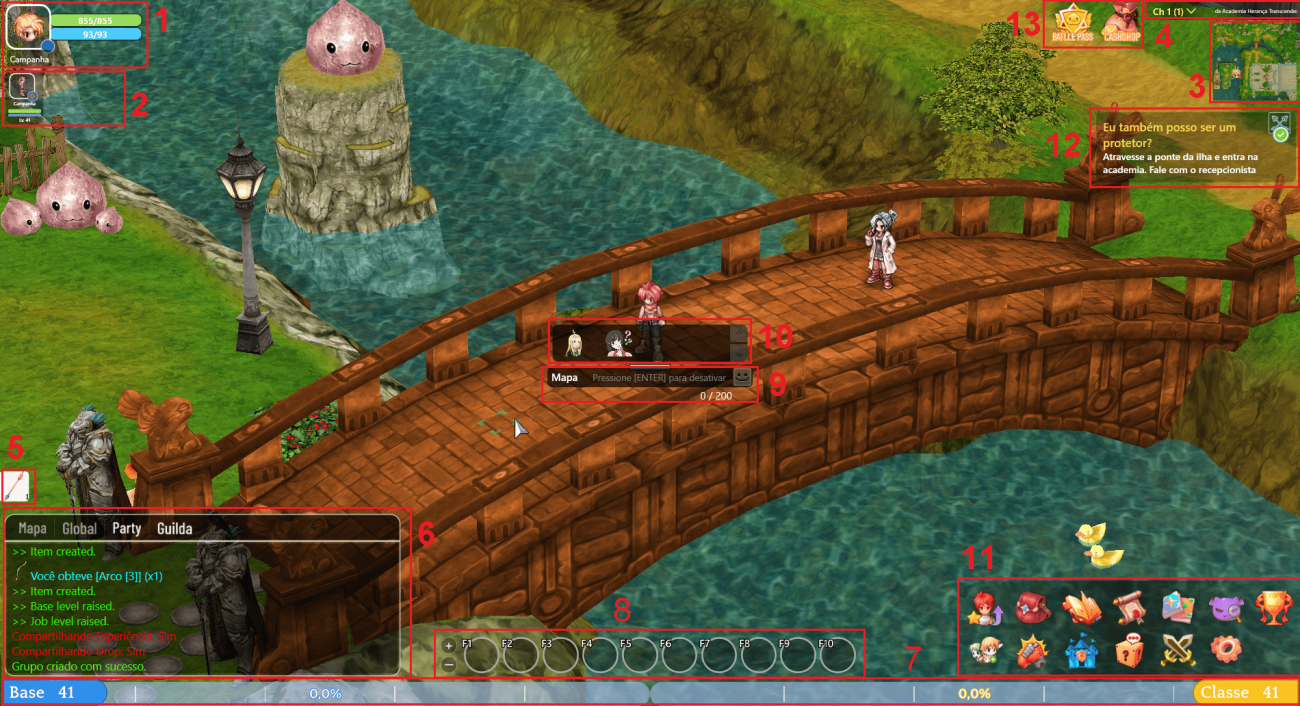This screenshot has height=706, width=1300.
Task: Open the Battle Pass
Action: pos(1072,24)
